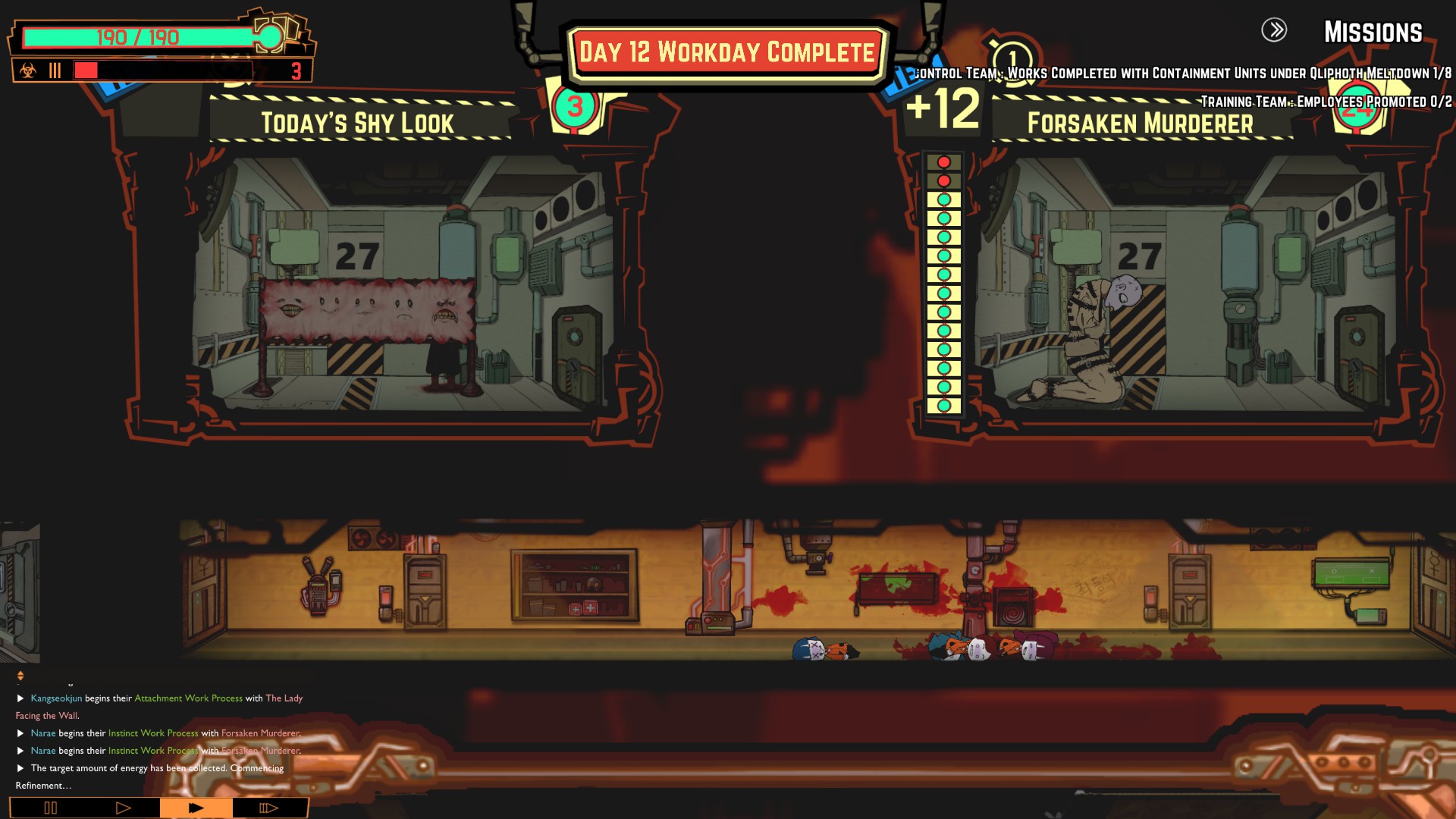Collapse the Missions panel with the double-arrow icon

pos(1274,30)
